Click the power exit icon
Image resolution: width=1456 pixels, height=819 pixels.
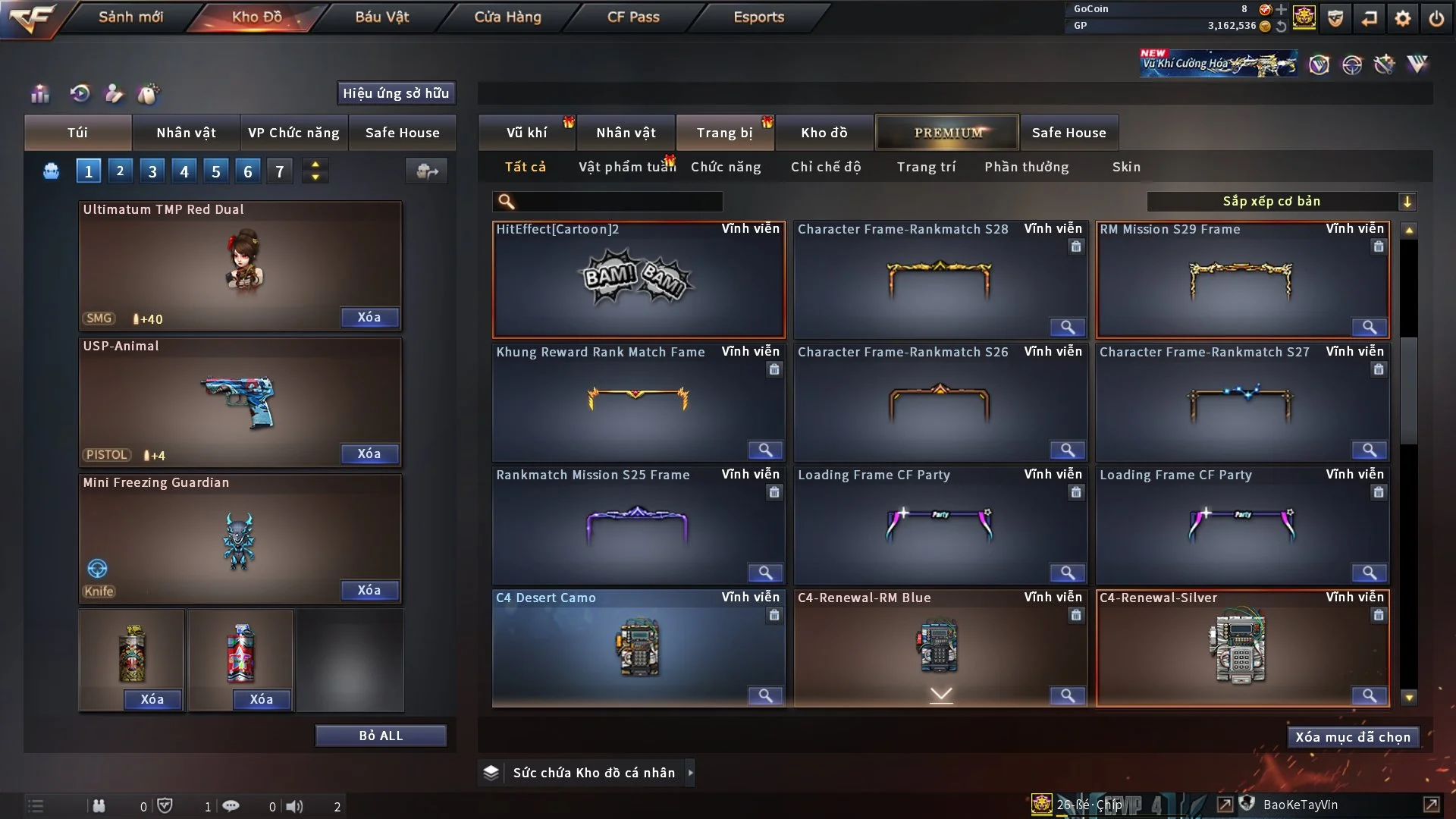[1436, 18]
